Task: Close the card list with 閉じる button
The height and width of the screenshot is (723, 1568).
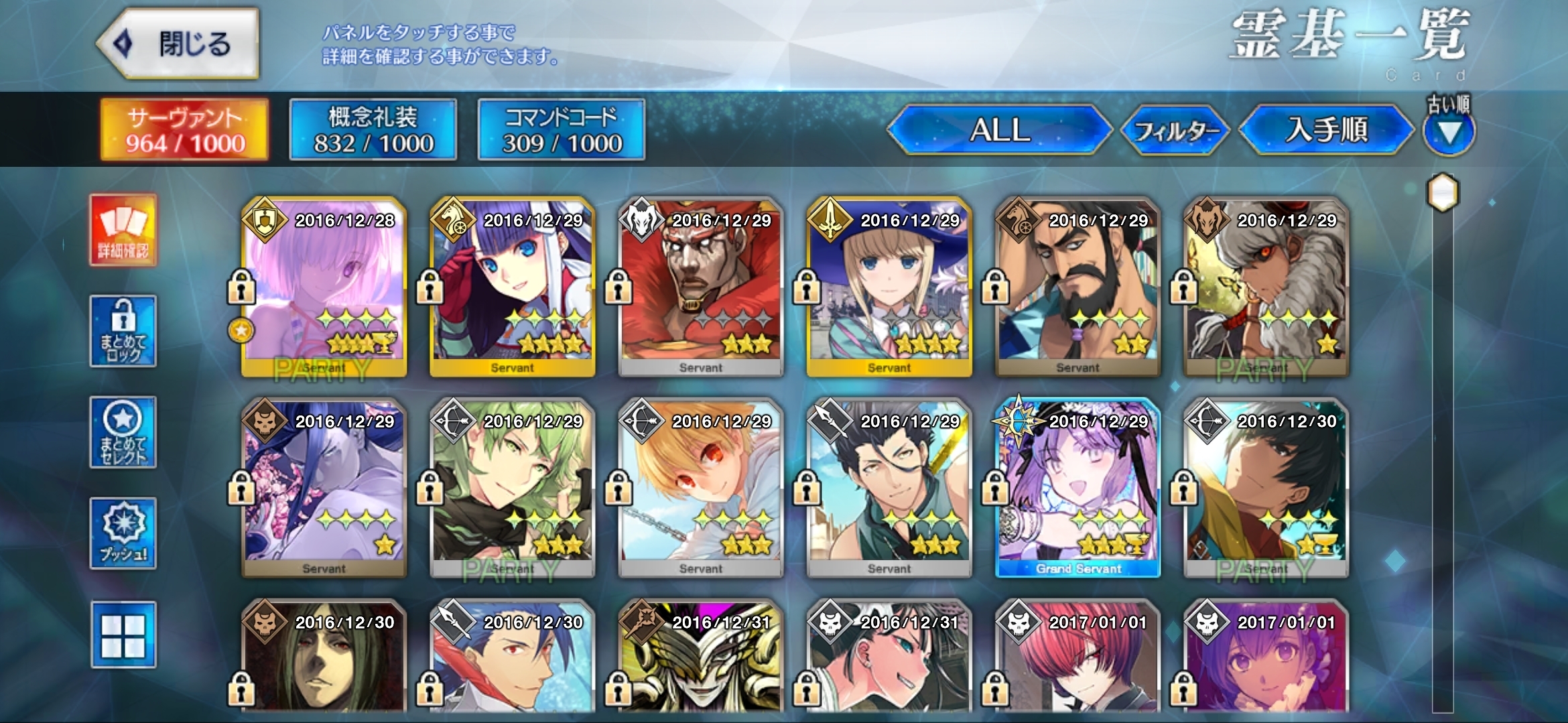Action: (x=178, y=44)
